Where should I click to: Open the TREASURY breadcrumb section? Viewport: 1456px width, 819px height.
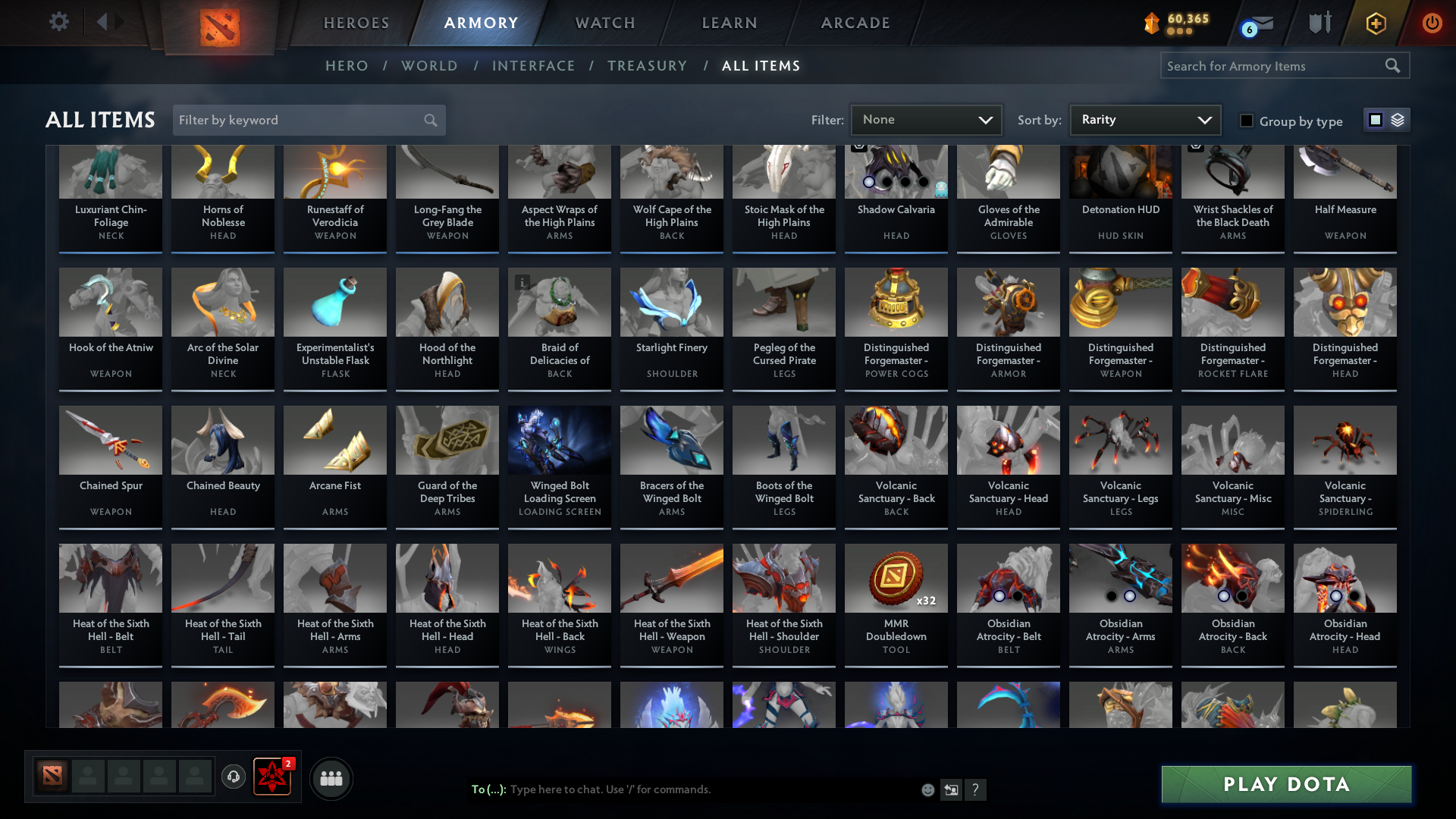pos(647,66)
